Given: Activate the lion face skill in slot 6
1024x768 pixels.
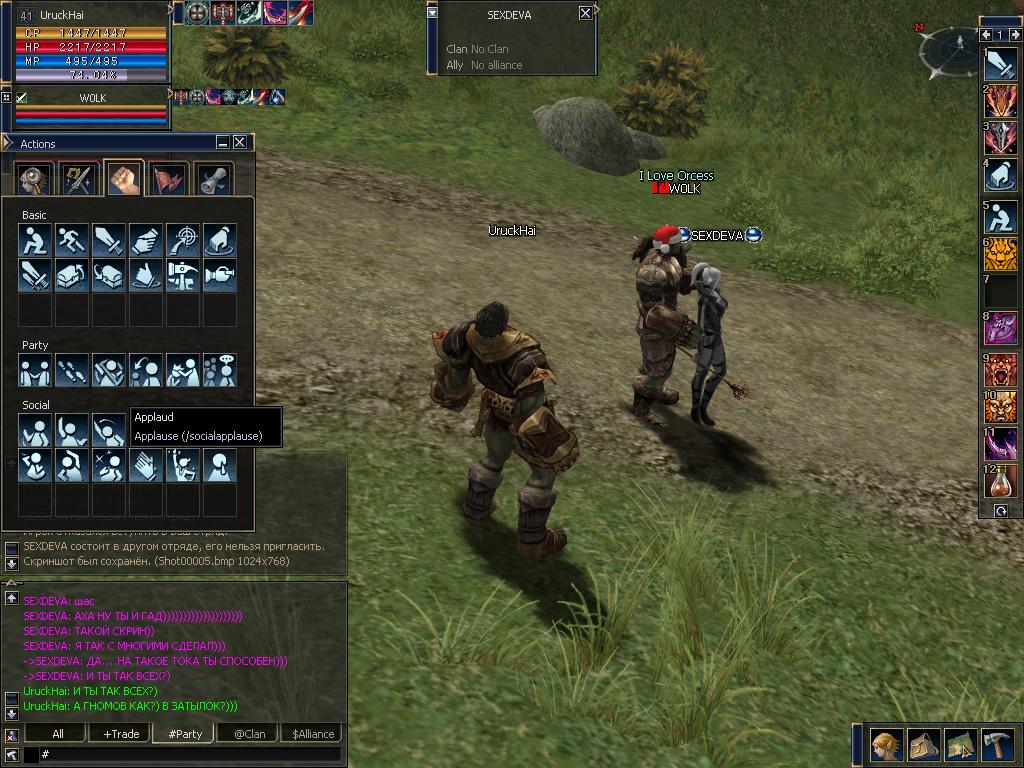Looking at the screenshot, I should (x=1000, y=254).
